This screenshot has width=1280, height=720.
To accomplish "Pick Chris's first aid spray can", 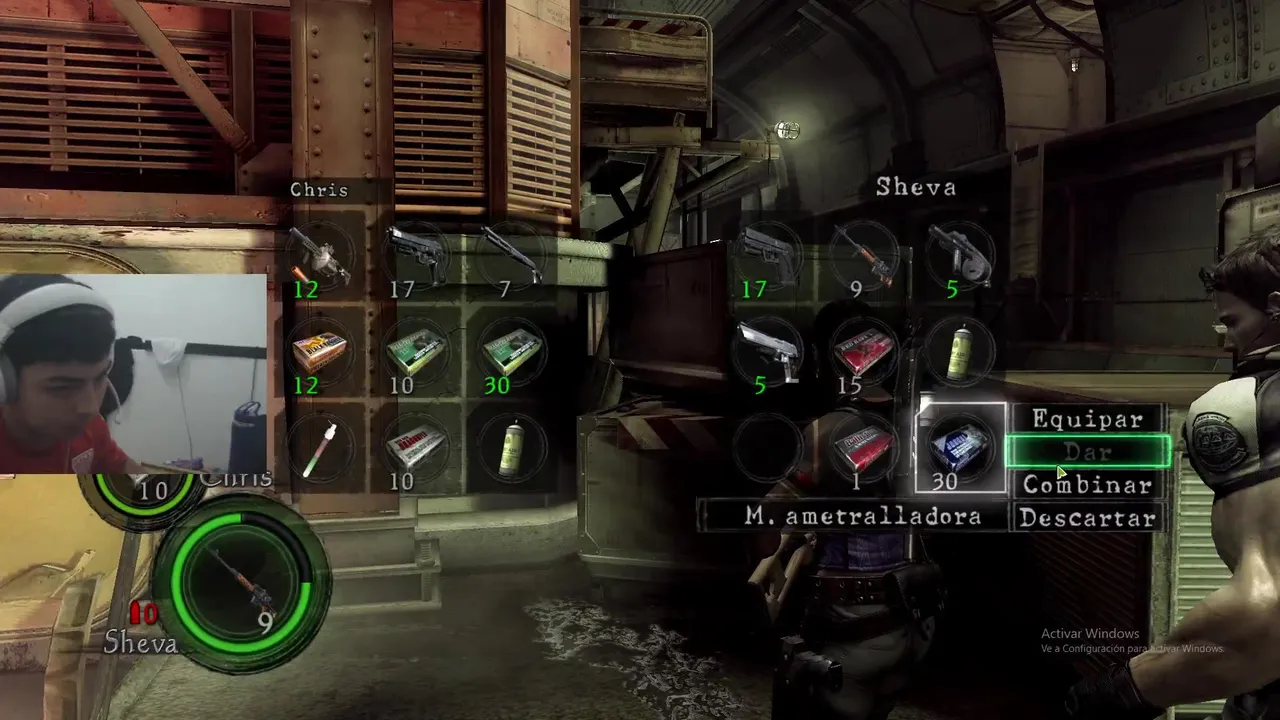I will click(x=511, y=448).
